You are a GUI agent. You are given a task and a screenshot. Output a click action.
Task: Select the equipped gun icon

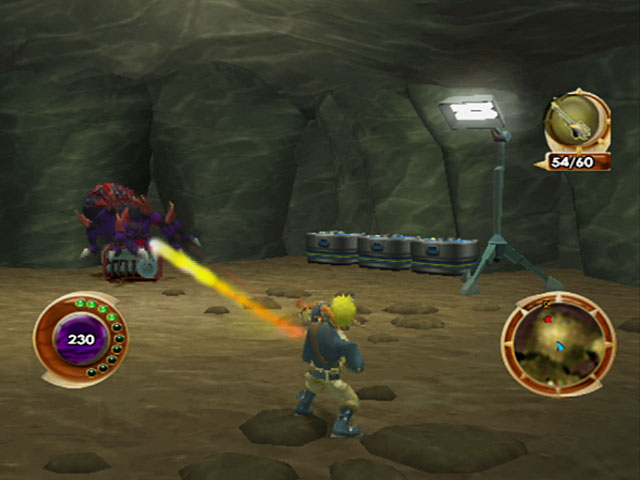(x=575, y=121)
